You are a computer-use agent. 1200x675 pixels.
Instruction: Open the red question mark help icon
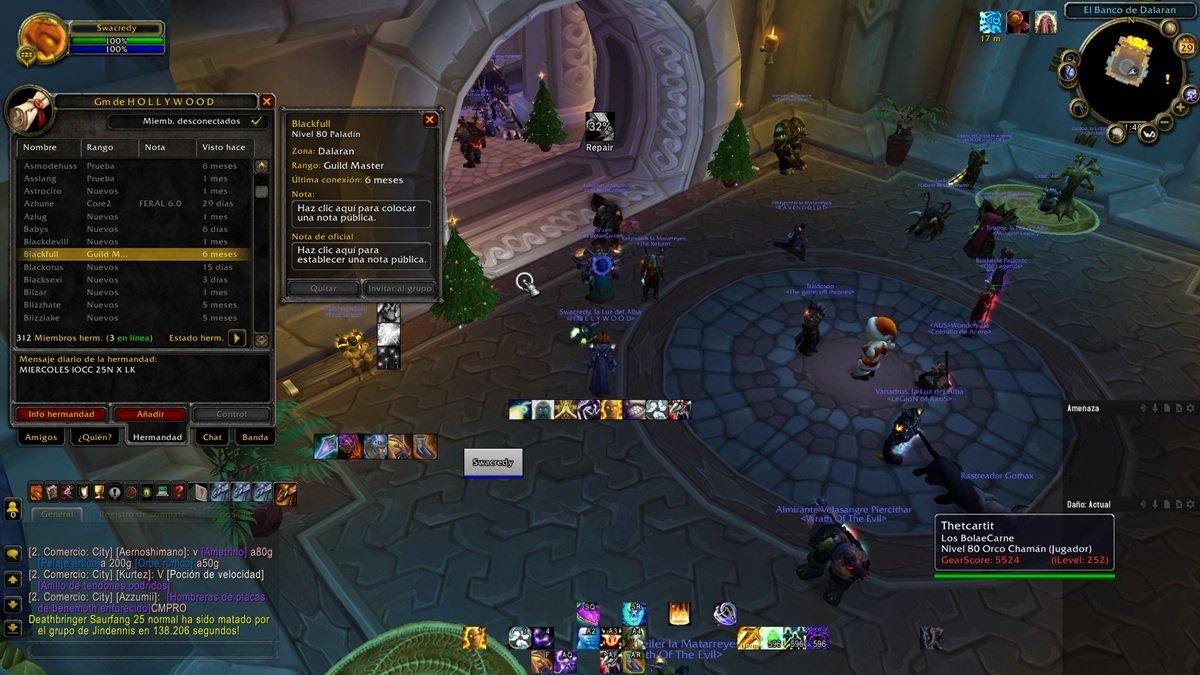tap(178, 492)
